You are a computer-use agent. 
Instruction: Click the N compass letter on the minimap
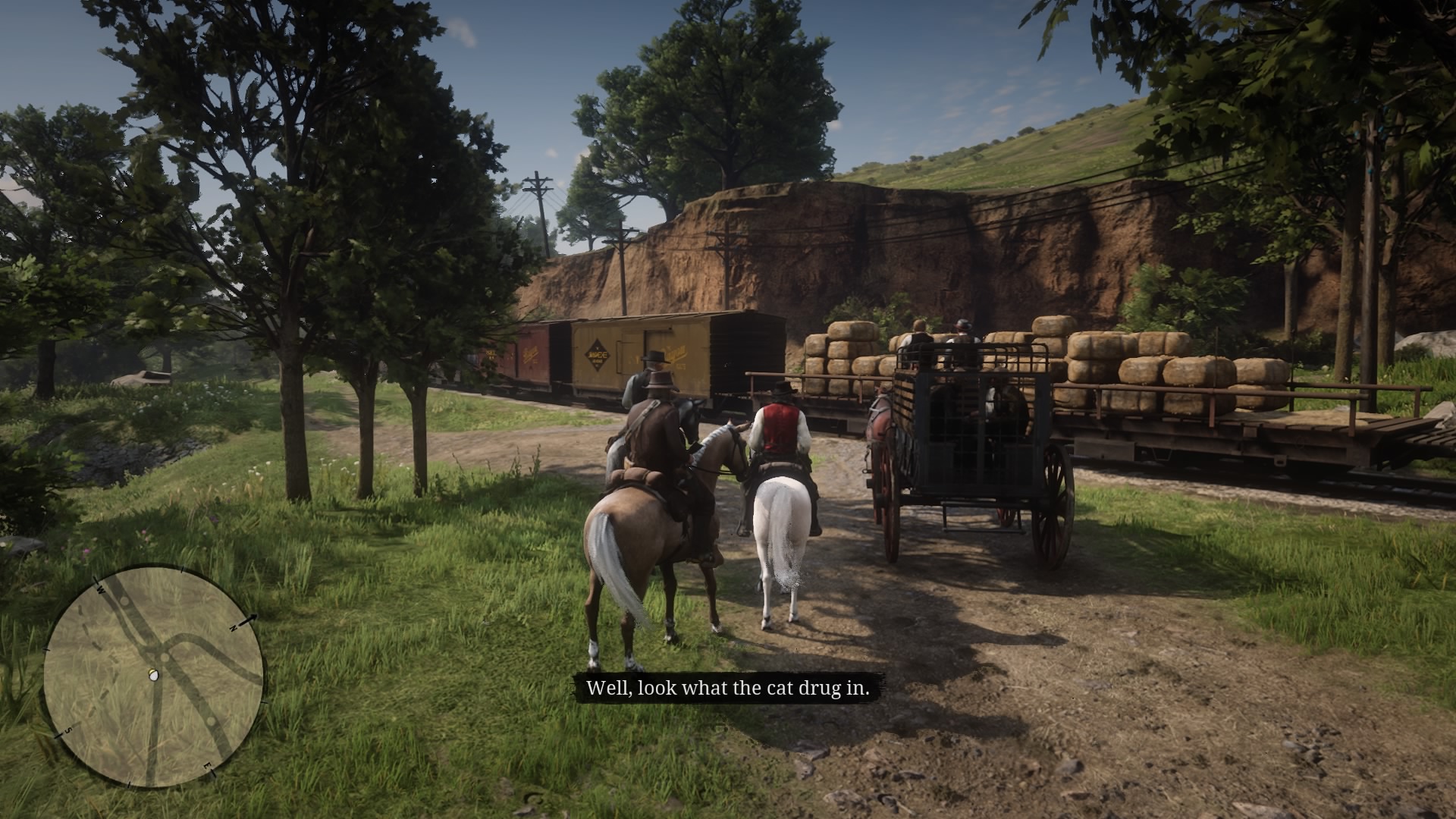(x=234, y=628)
